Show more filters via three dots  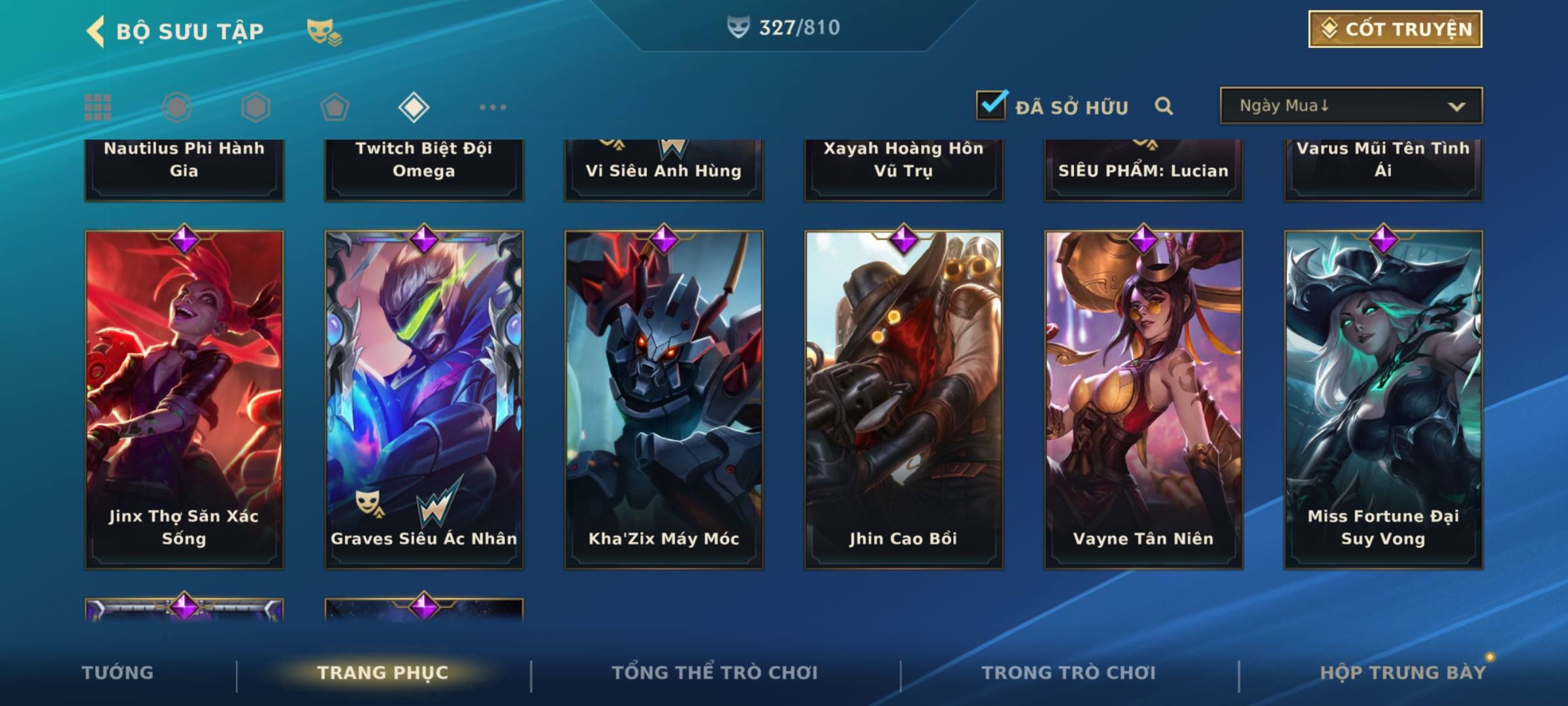493,107
